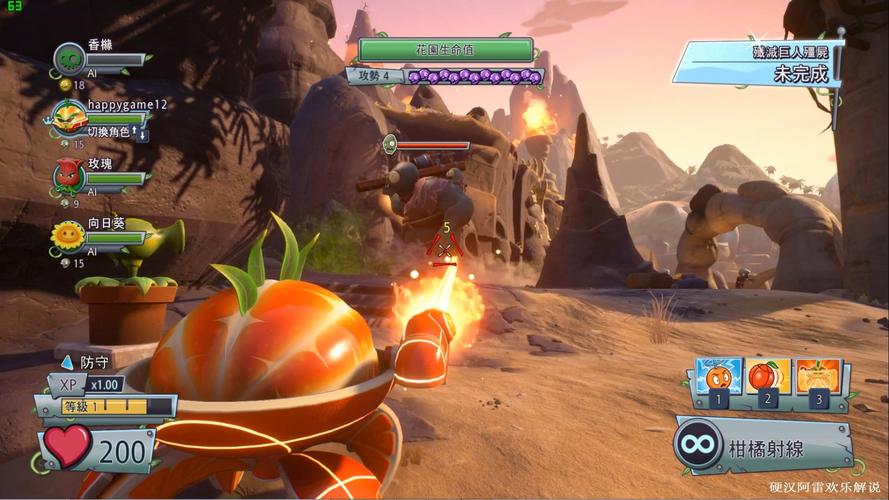The image size is (889, 500).
Task: Open the 殲滅巨人殭屍 objective tracker
Action: 757,62
